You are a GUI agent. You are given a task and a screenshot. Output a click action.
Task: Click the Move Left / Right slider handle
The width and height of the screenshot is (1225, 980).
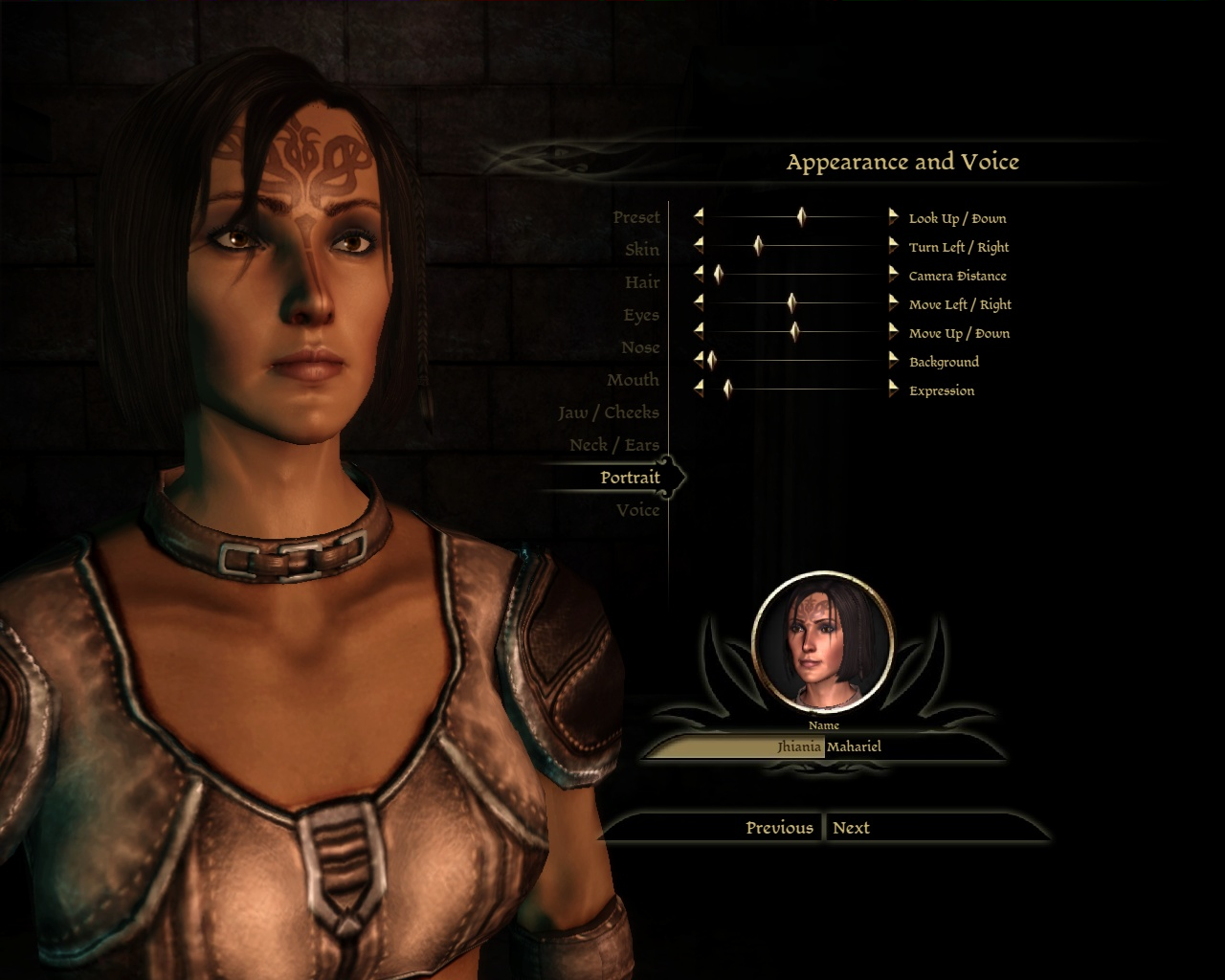[x=791, y=303]
